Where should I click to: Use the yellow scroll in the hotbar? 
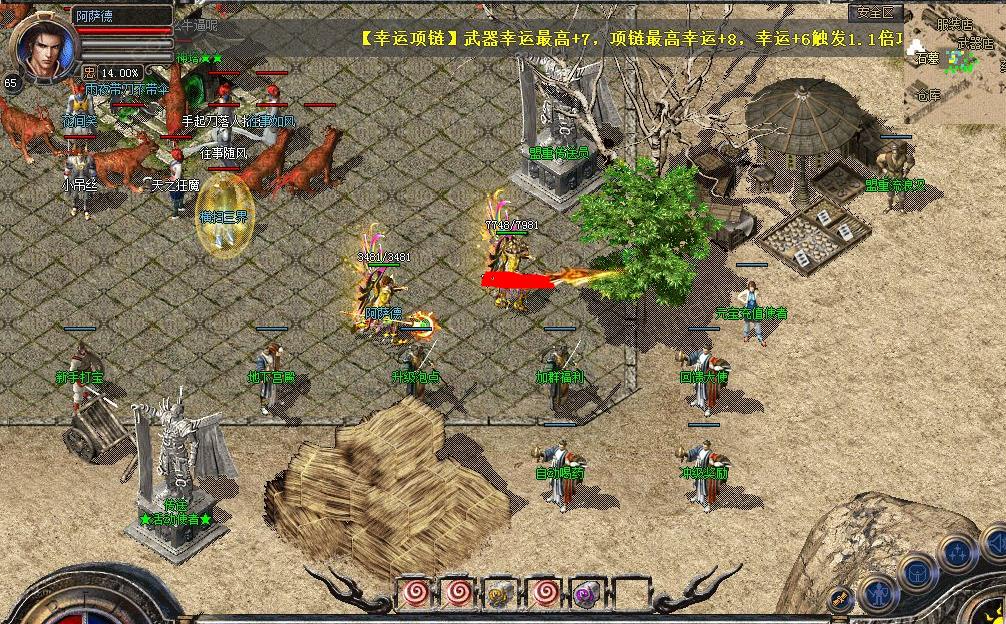pyautogui.click(x=495, y=594)
